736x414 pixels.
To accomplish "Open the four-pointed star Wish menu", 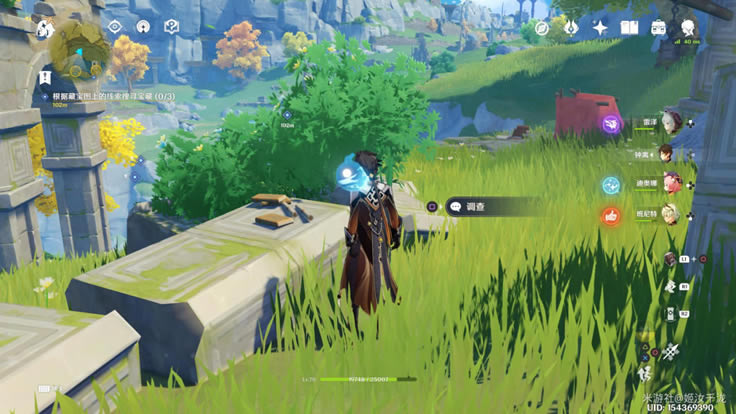I will tap(599, 28).
